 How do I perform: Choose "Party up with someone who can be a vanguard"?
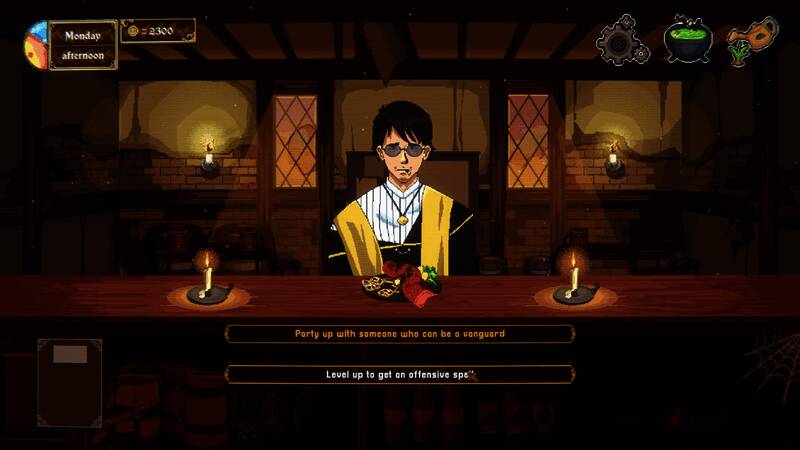pos(400,333)
